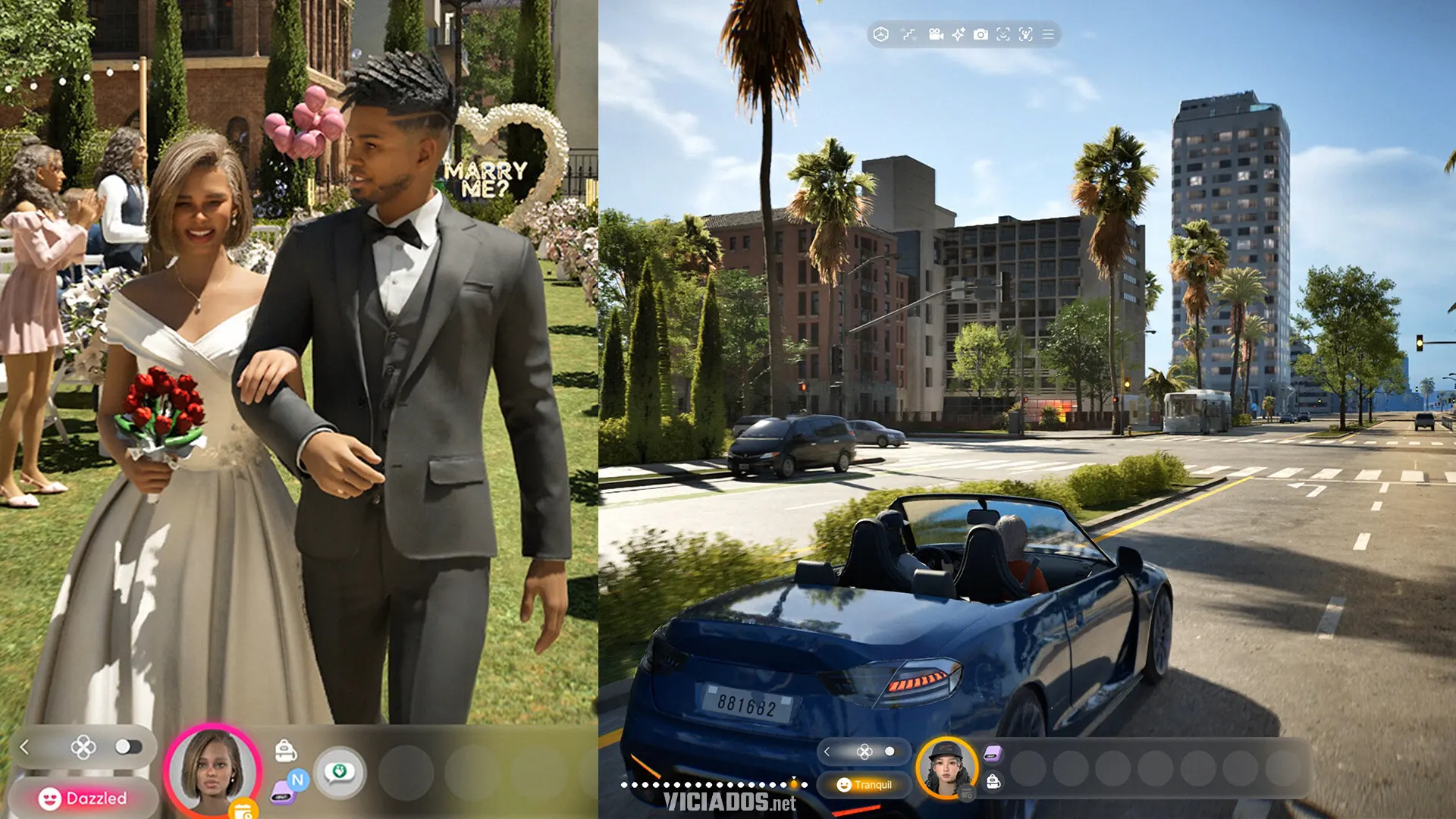
Task: Open the Dazzled mood menu
Action: tap(82, 796)
